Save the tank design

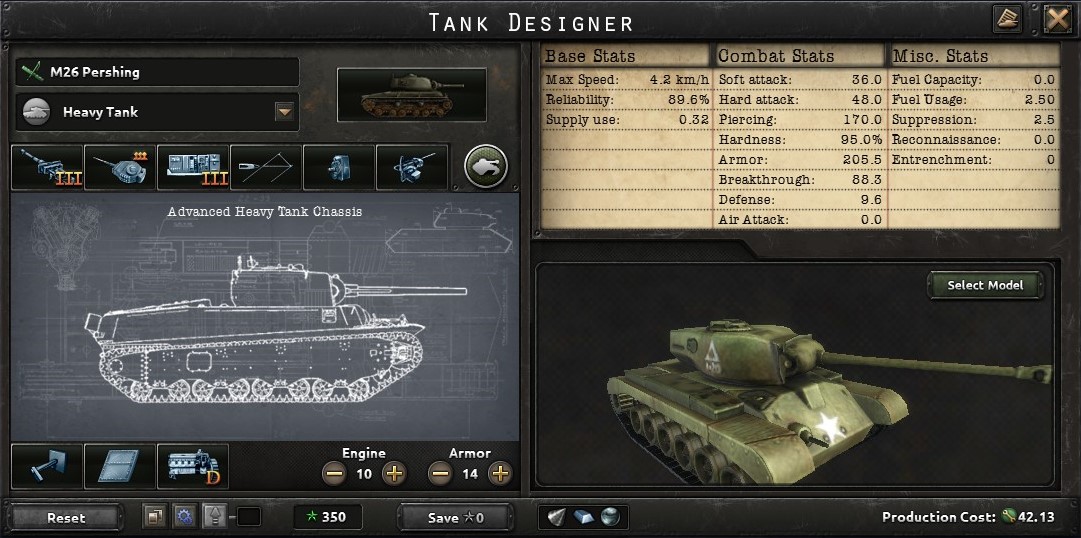tap(455, 518)
